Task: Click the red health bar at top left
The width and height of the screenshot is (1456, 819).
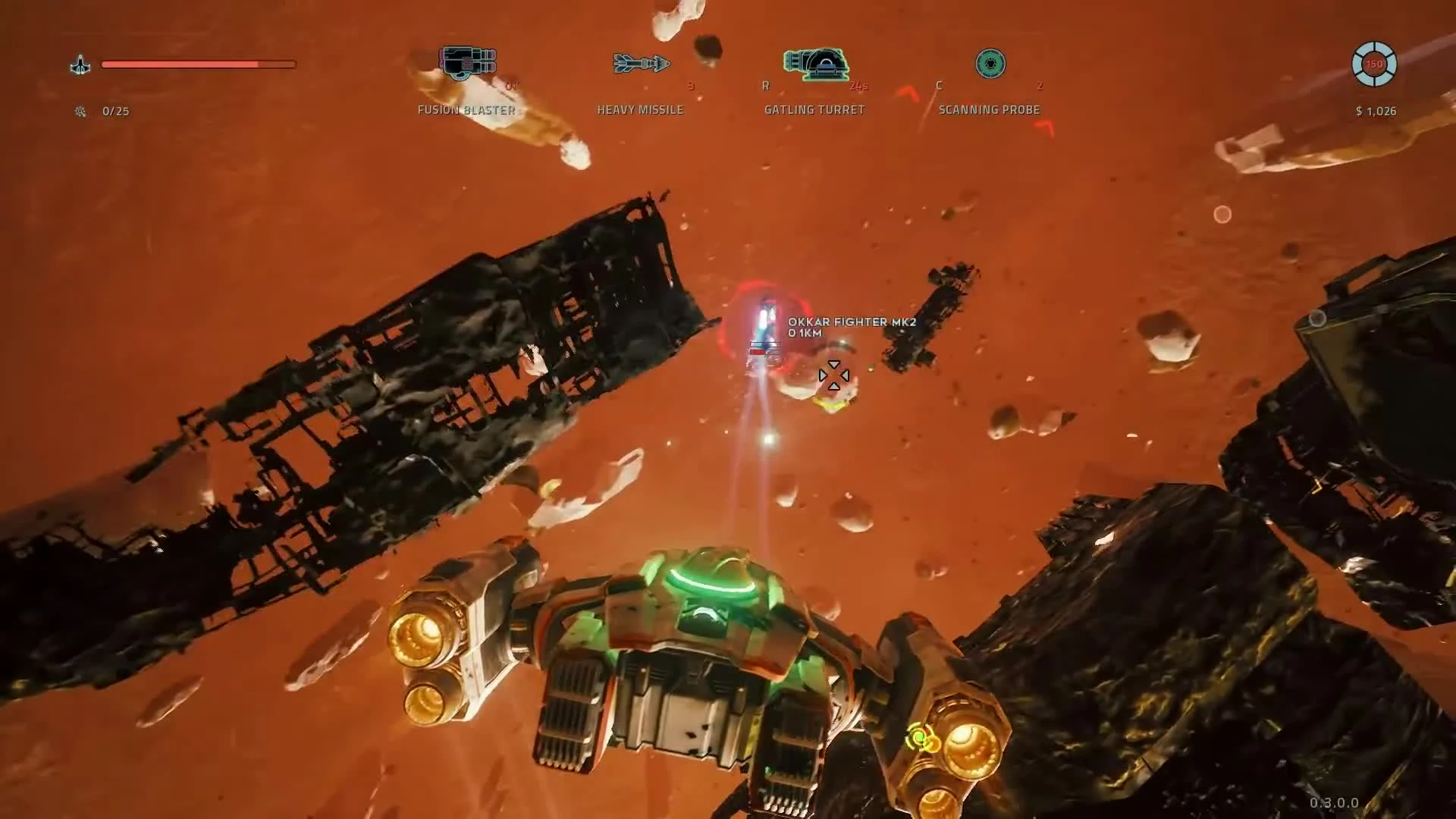Action: click(x=199, y=64)
